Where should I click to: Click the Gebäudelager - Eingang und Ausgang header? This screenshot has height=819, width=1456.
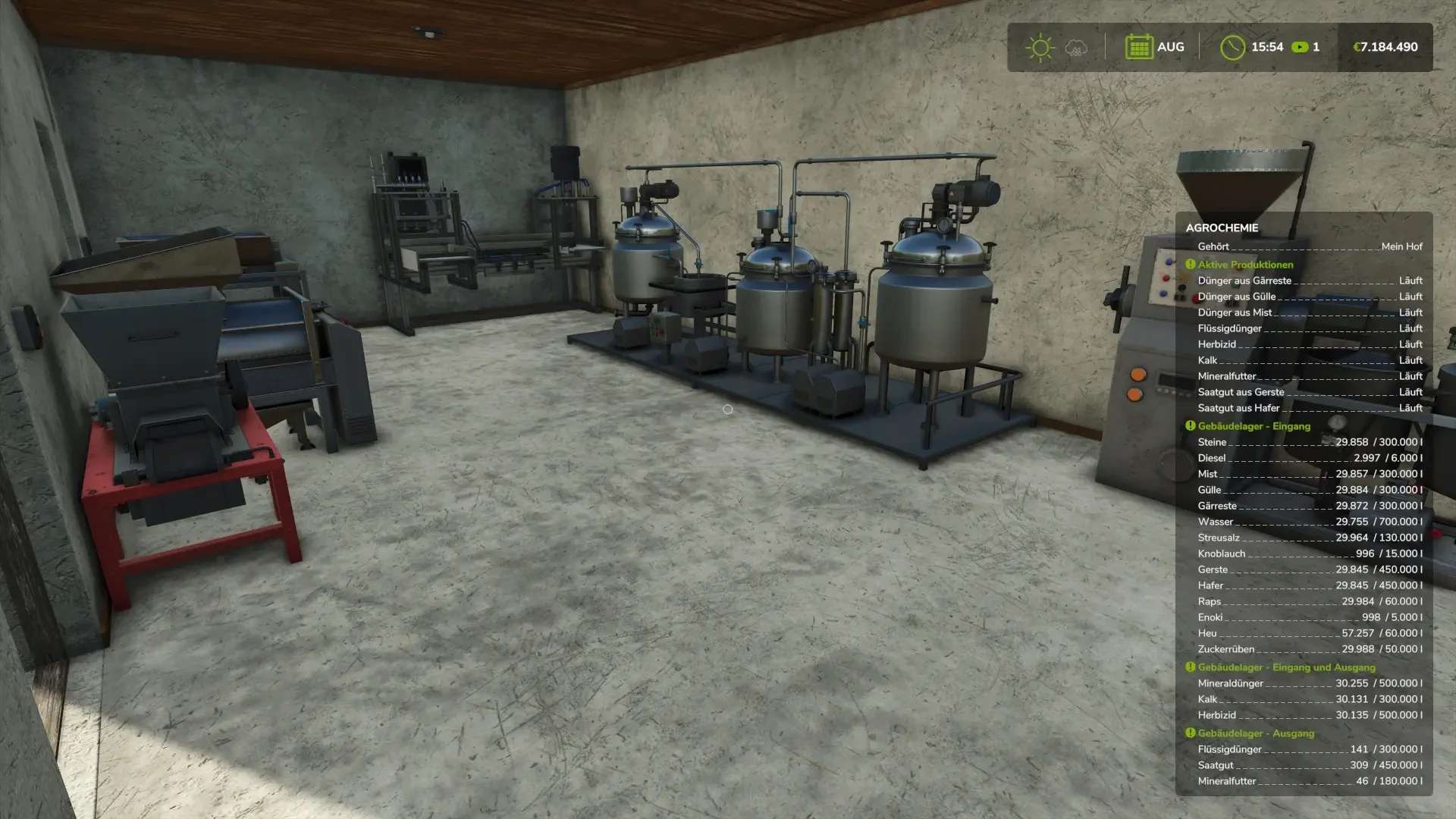coord(1286,667)
